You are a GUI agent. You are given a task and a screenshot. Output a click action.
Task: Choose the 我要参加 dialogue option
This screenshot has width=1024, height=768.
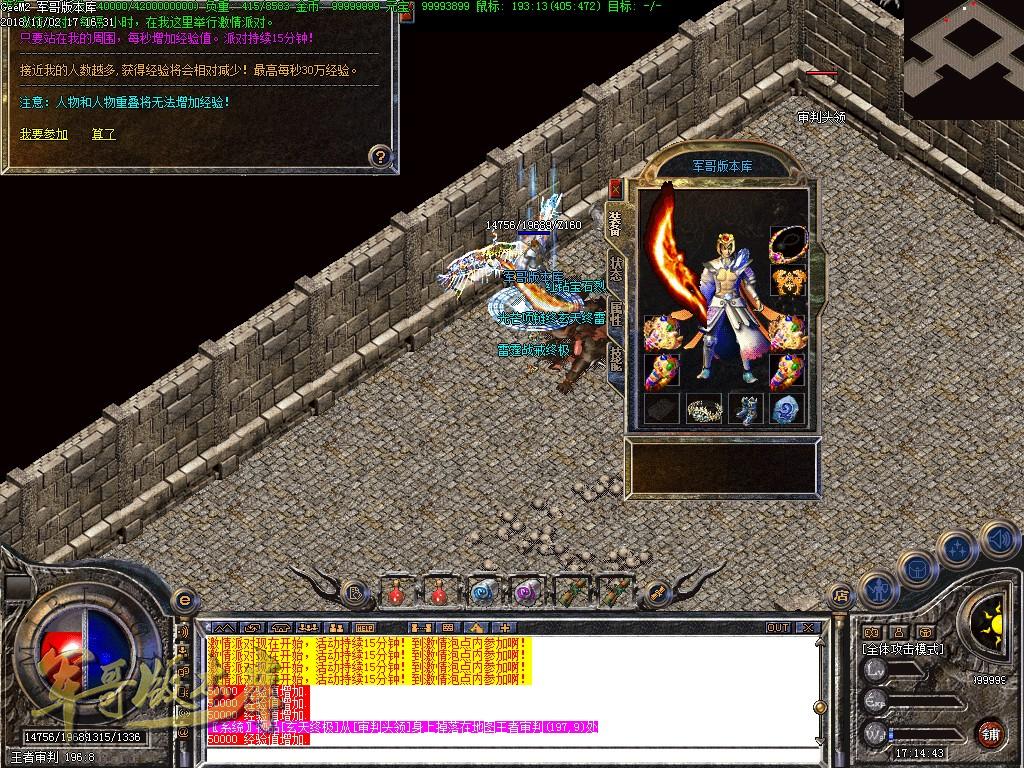tap(44, 133)
